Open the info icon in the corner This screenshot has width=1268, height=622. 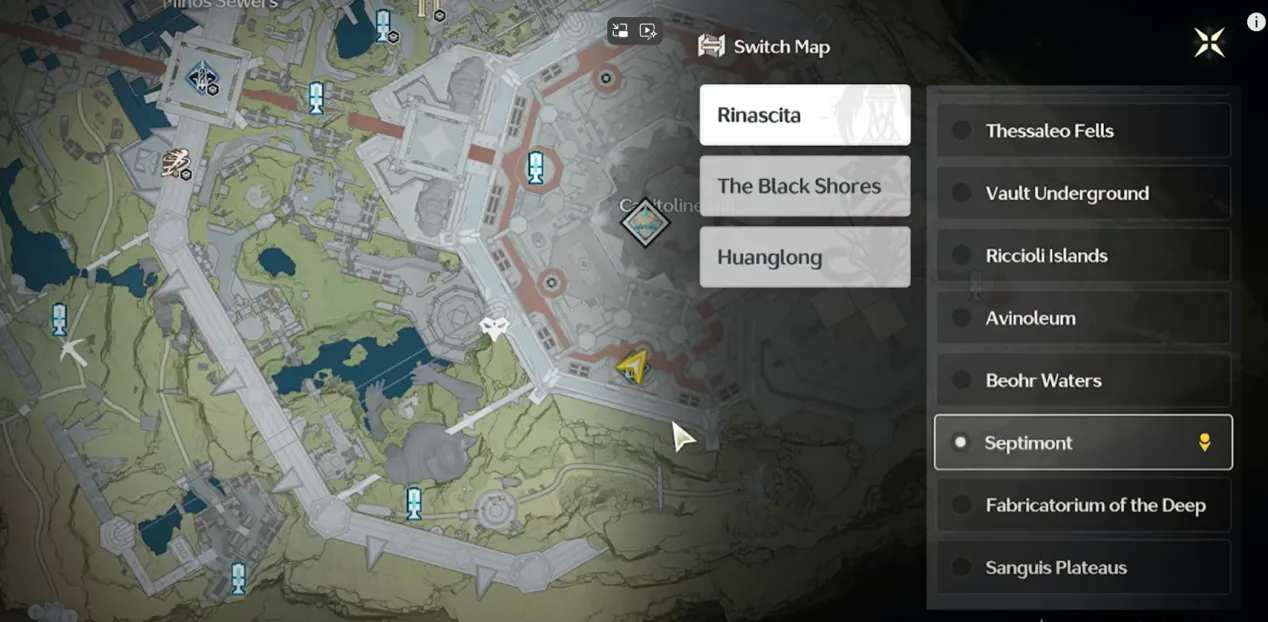pos(1256,22)
